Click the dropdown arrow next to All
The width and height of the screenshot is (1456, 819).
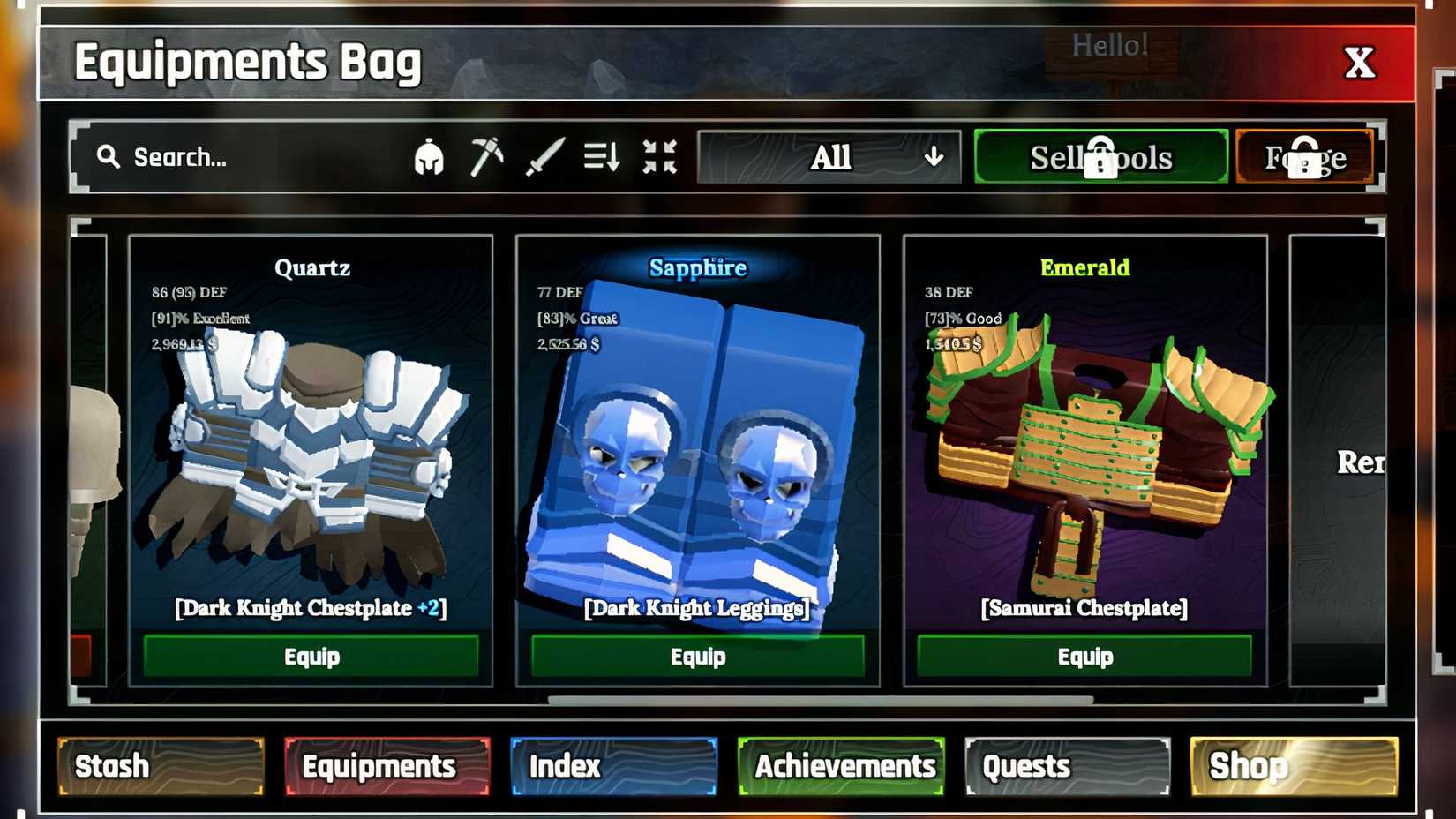933,159
